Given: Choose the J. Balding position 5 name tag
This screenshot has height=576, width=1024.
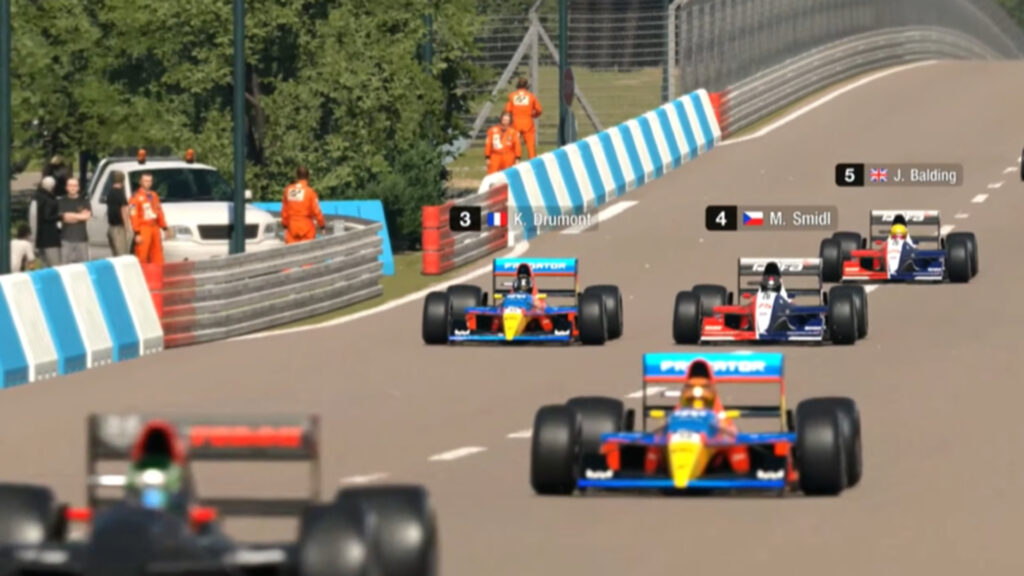Looking at the screenshot, I should pyautogui.click(x=898, y=175).
